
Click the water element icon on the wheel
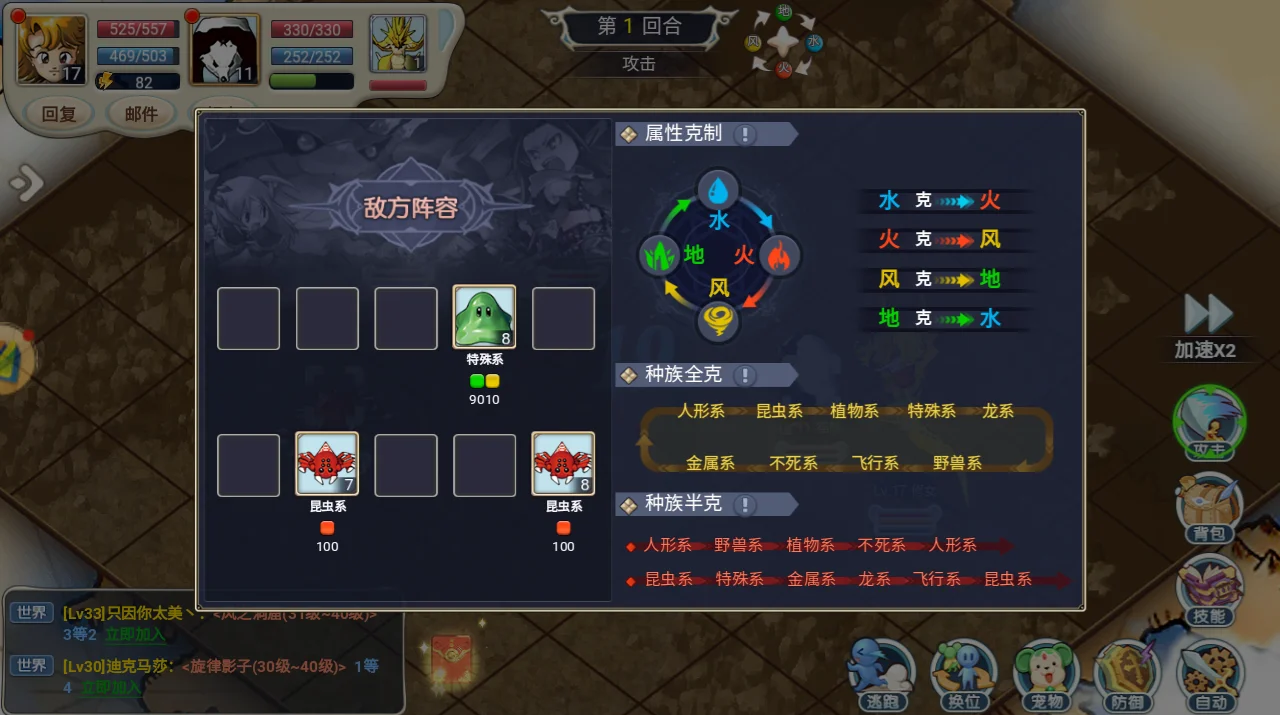(x=718, y=190)
